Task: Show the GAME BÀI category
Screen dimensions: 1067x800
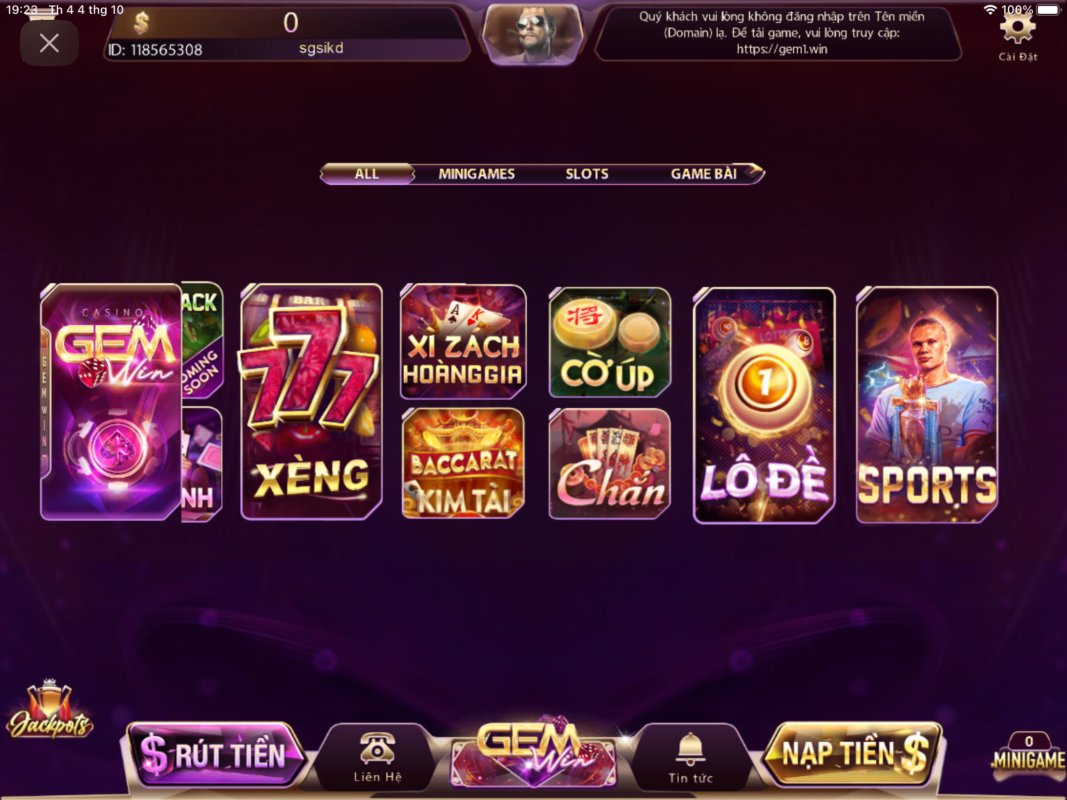Action: (704, 174)
